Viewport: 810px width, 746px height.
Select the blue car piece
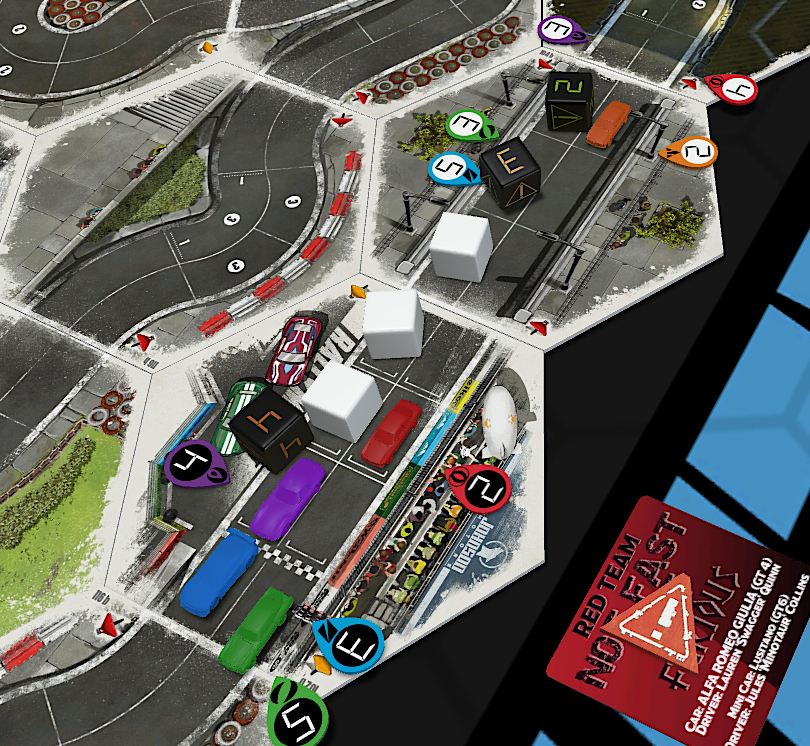coord(218,571)
